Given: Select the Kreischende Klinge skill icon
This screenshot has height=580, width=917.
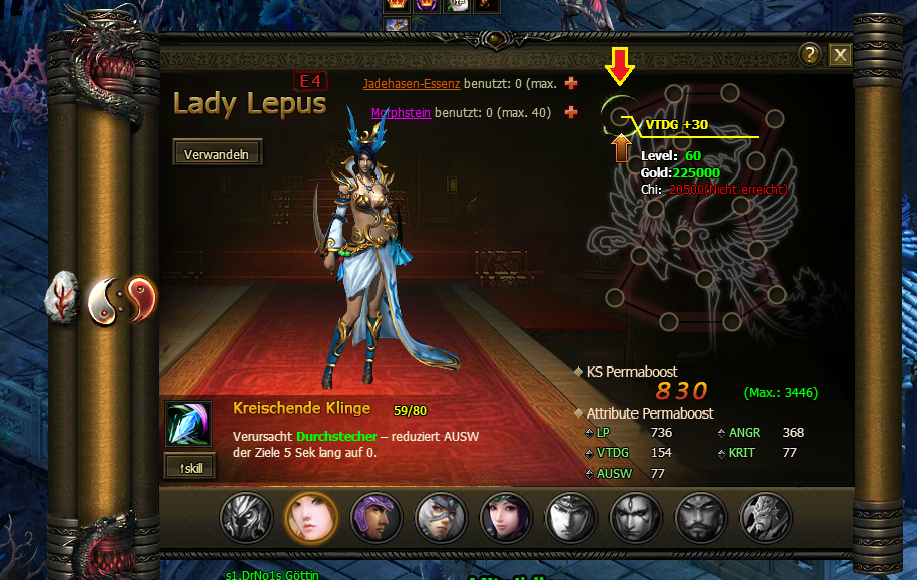Looking at the screenshot, I should pos(188,424).
